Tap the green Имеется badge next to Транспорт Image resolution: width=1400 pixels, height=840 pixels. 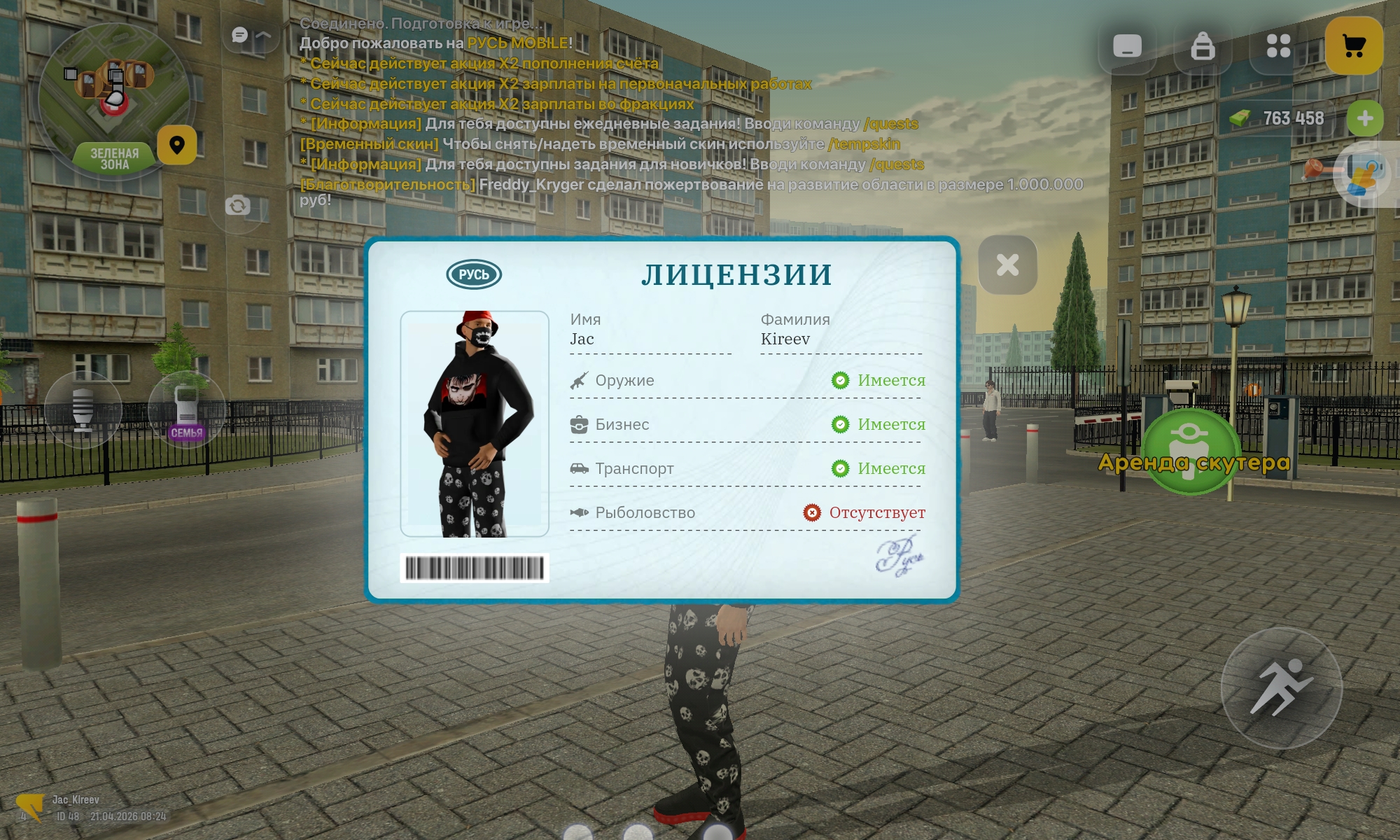[x=841, y=468]
